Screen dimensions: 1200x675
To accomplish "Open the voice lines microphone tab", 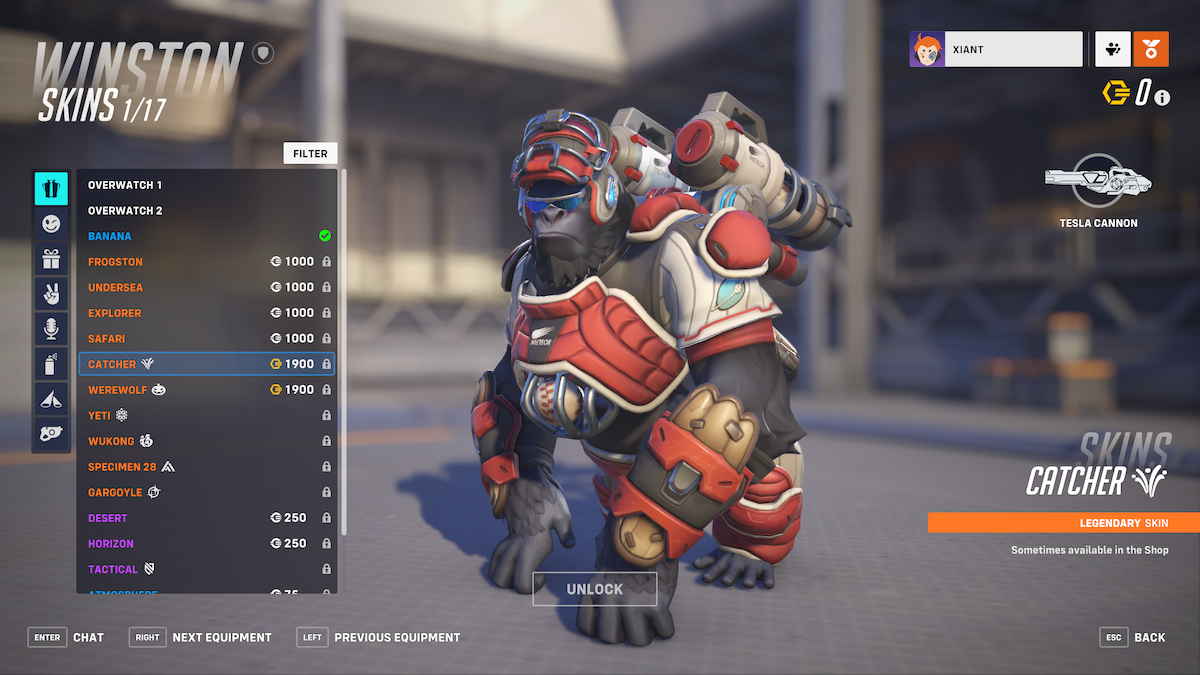I will click(51, 329).
